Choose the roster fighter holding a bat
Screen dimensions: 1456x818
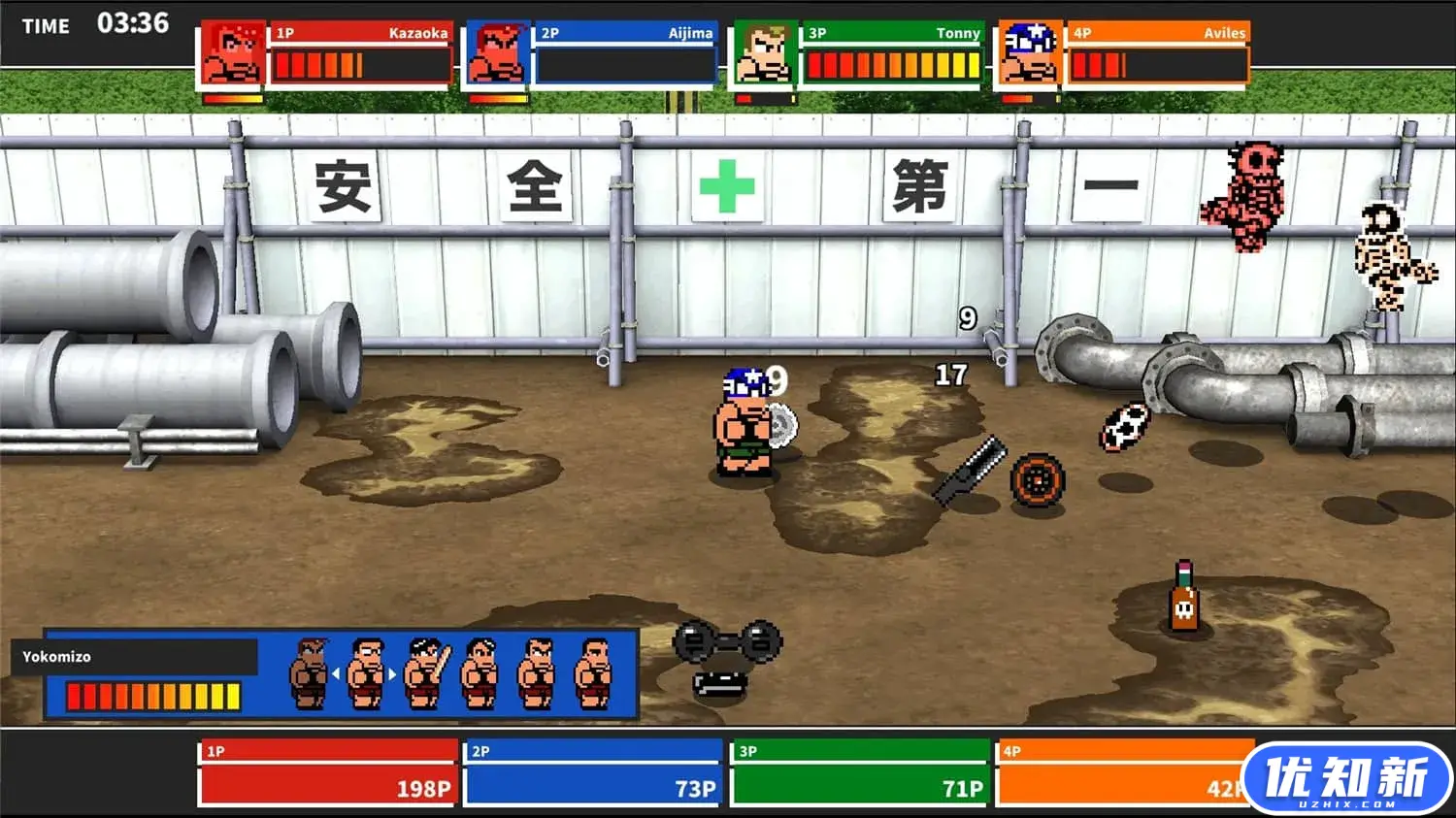(x=426, y=672)
